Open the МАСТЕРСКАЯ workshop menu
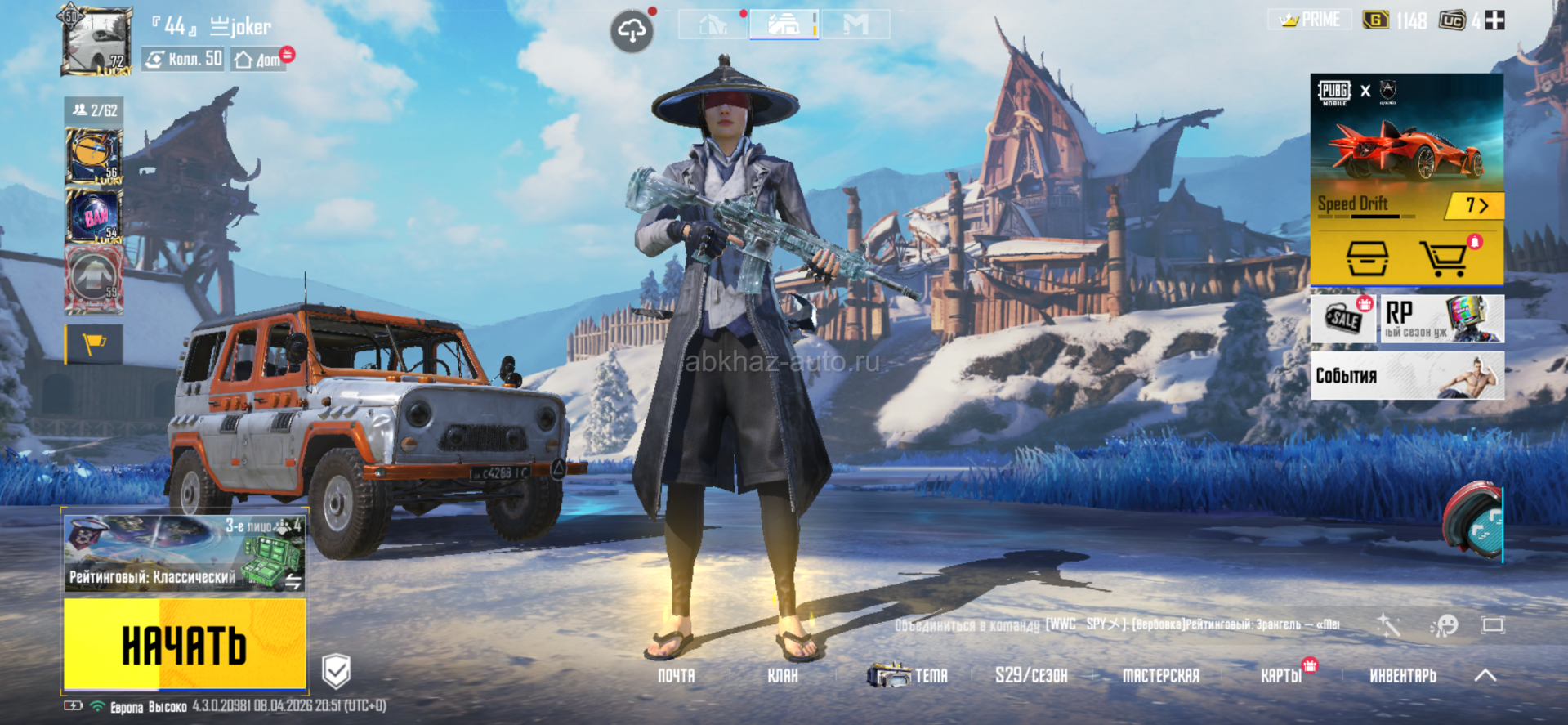1568x725 pixels. point(1160,676)
